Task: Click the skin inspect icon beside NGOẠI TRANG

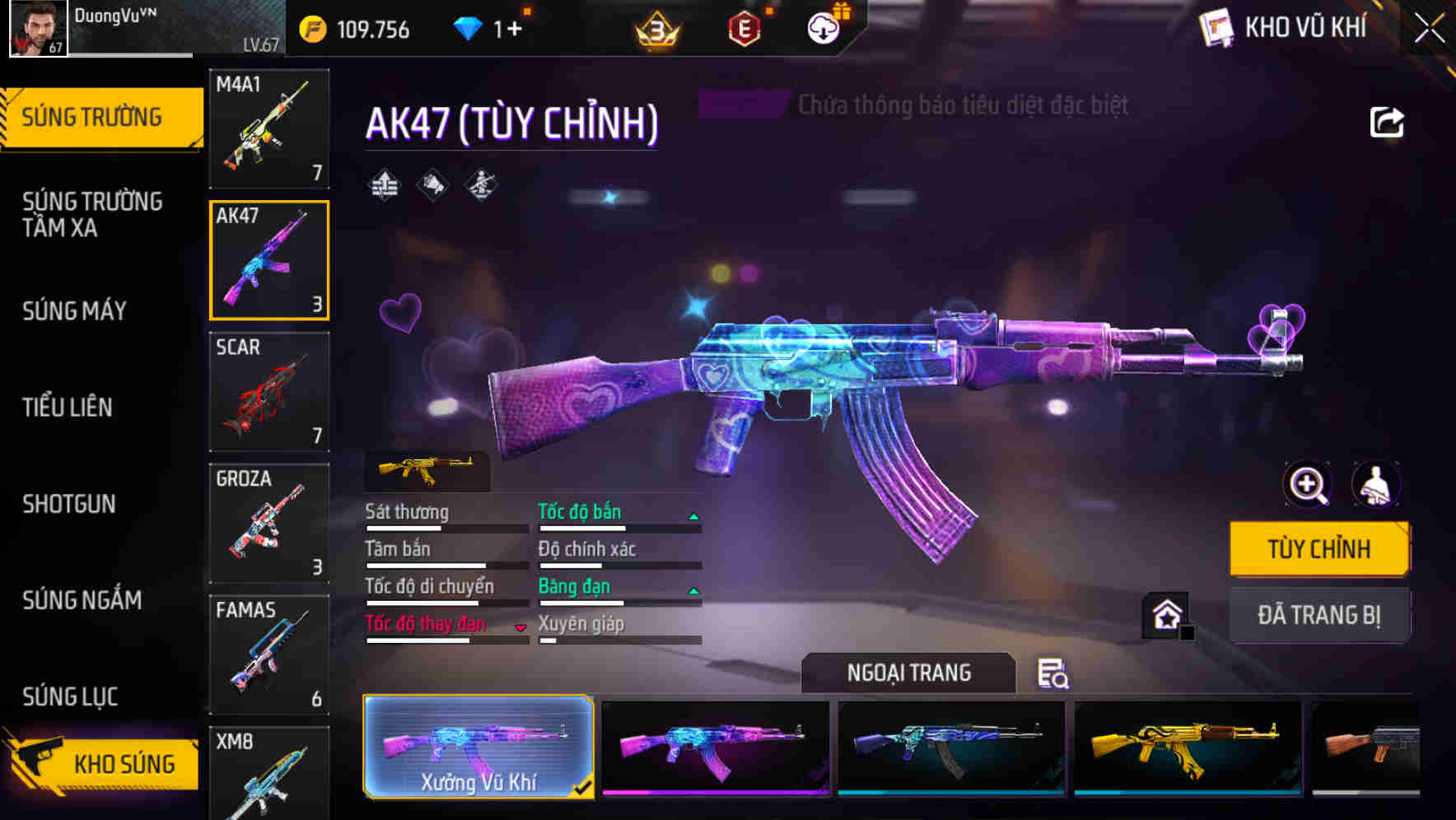Action: (x=1053, y=674)
